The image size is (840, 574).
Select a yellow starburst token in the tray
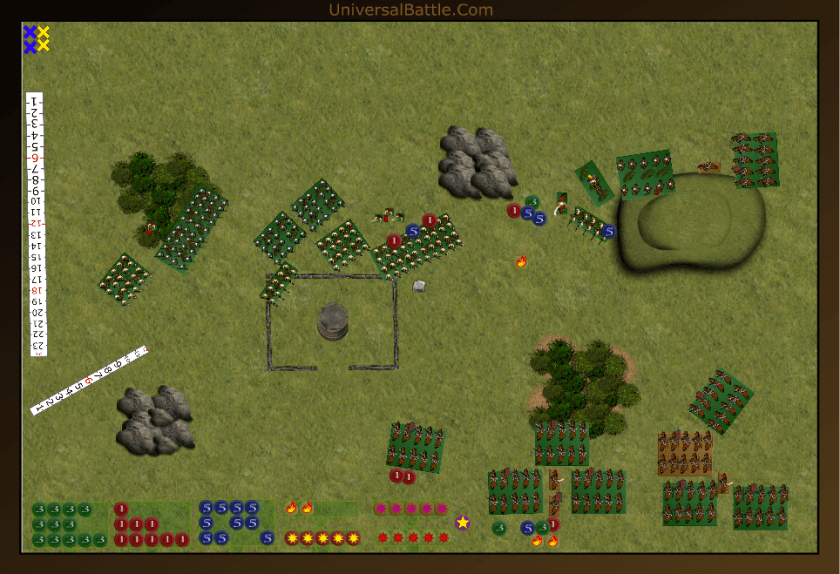pyautogui.click(x=322, y=538)
